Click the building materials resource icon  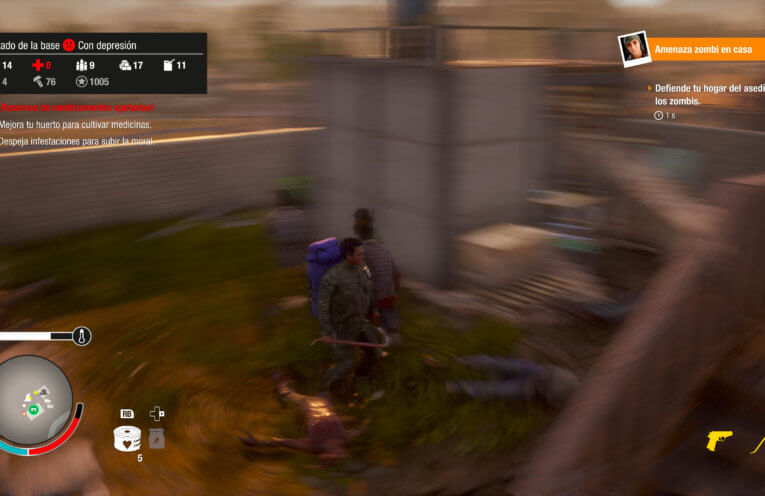(x=125, y=65)
